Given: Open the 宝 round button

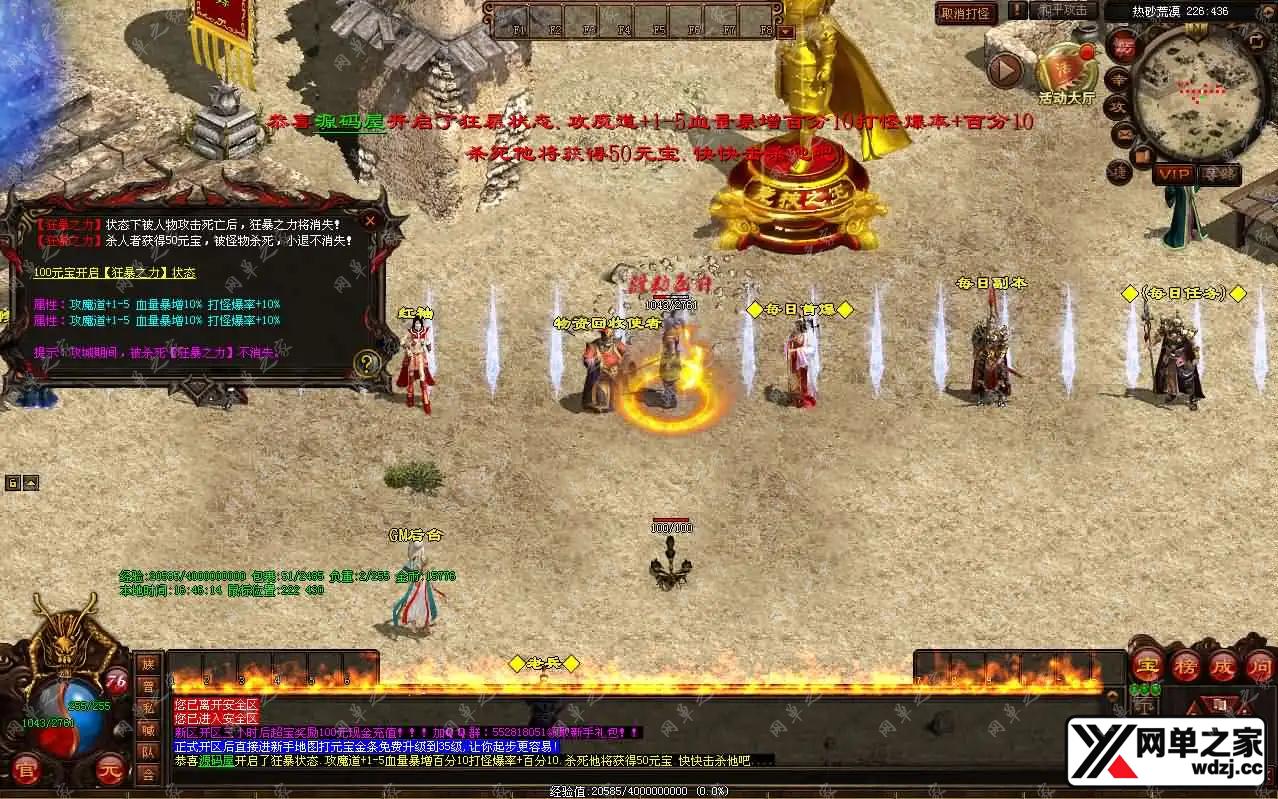Looking at the screenshot, I should click(1146, 665).
